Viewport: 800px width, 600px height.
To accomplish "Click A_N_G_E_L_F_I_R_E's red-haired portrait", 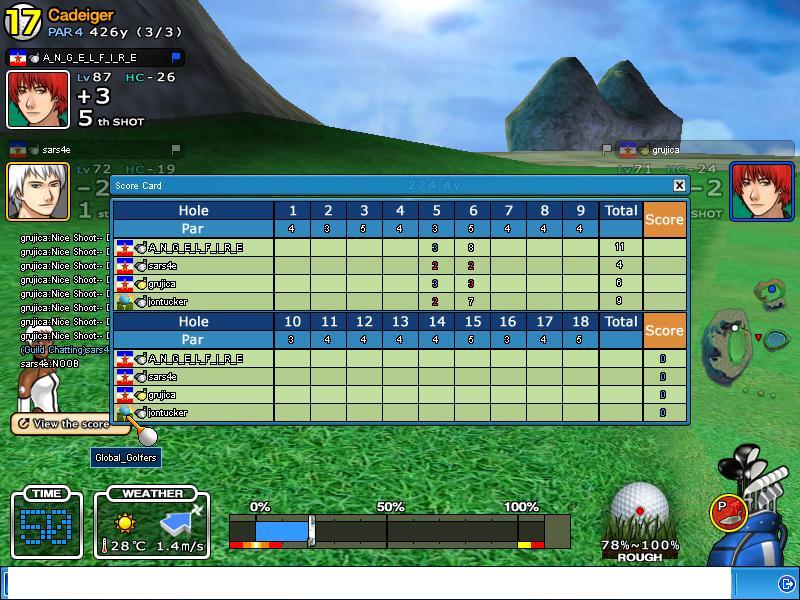I will click(x=39, y=99).
